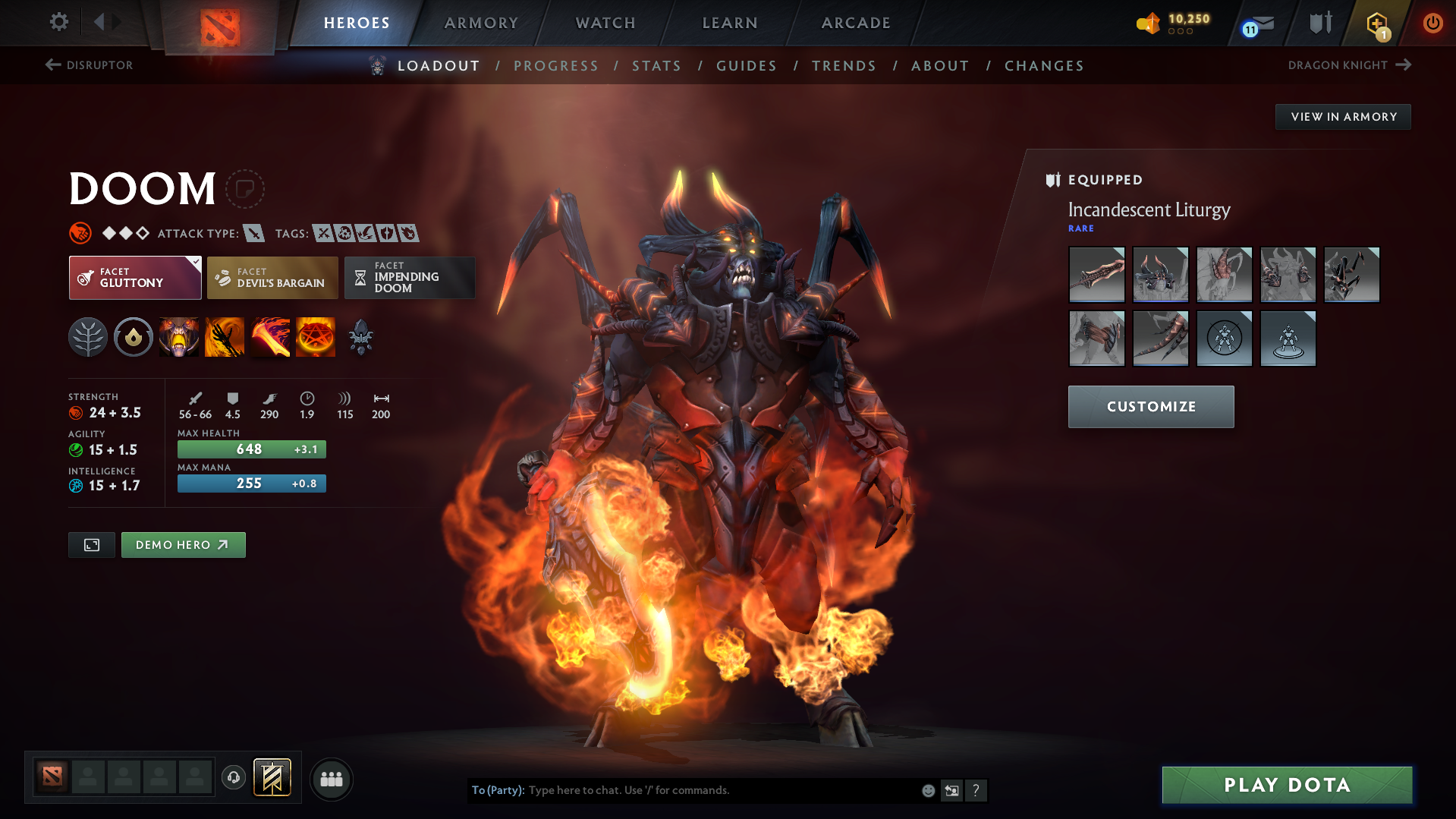1456x819 pixels.
Task: Navigate to next hero Dragon Knight
Action: point(1349,65)
